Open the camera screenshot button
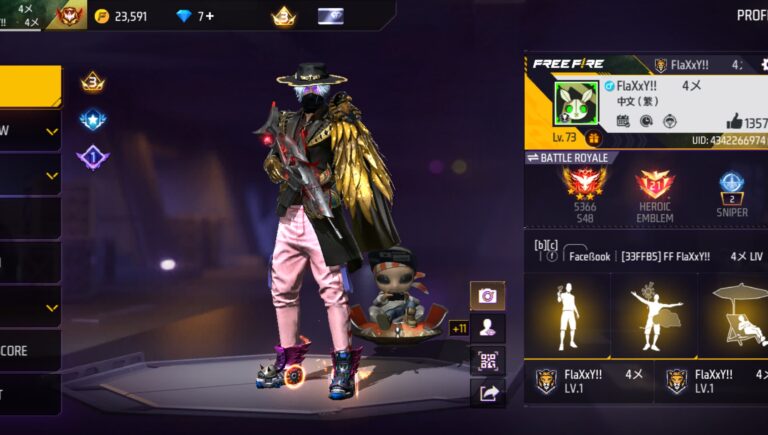Image resolution: width=768 pixels, height=435 pixels. (x=487, y=296)
